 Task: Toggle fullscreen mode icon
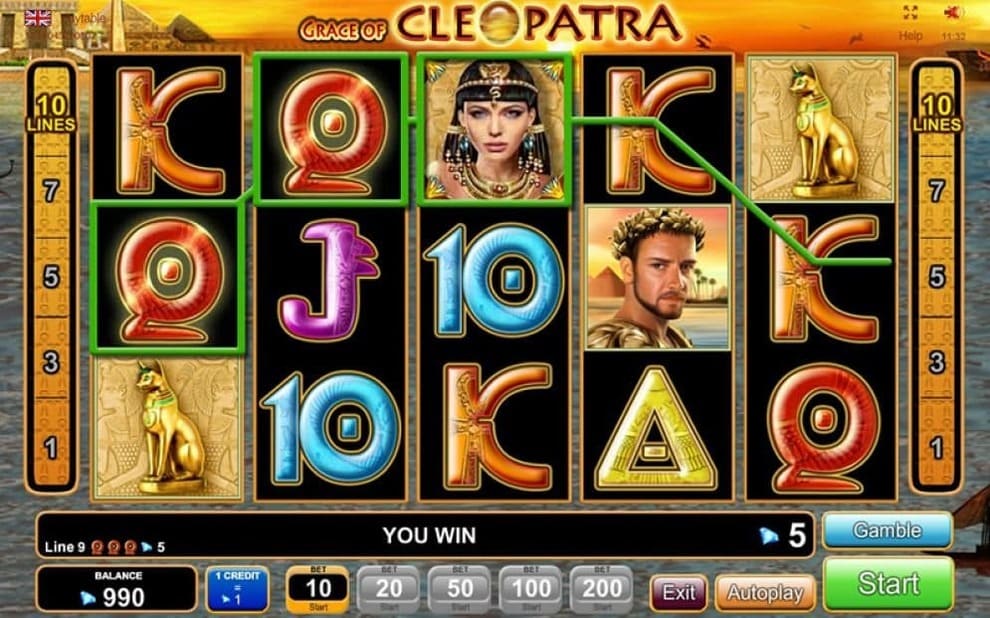tap(910, 13)
